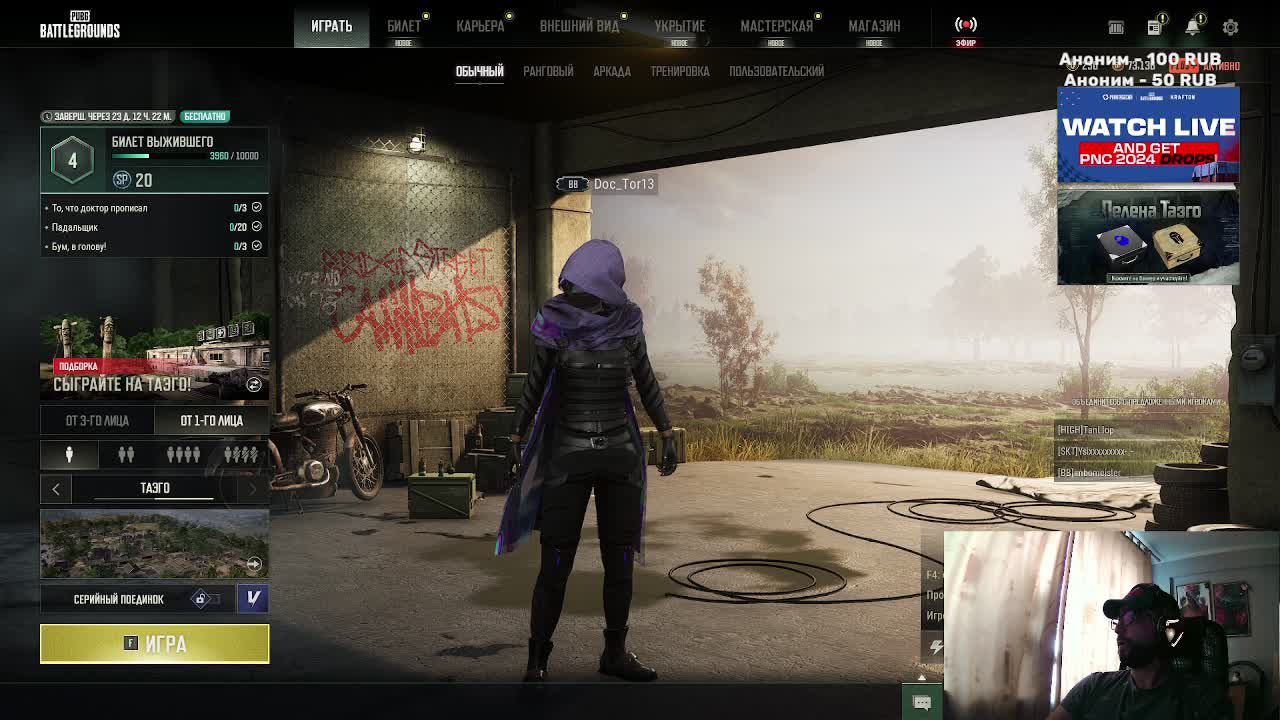Image resolution: width=1280 pixels, height=720 pixels.
Task: Open ВНЕШНИЙ ВИД customization tab
Action: [580, 26]
